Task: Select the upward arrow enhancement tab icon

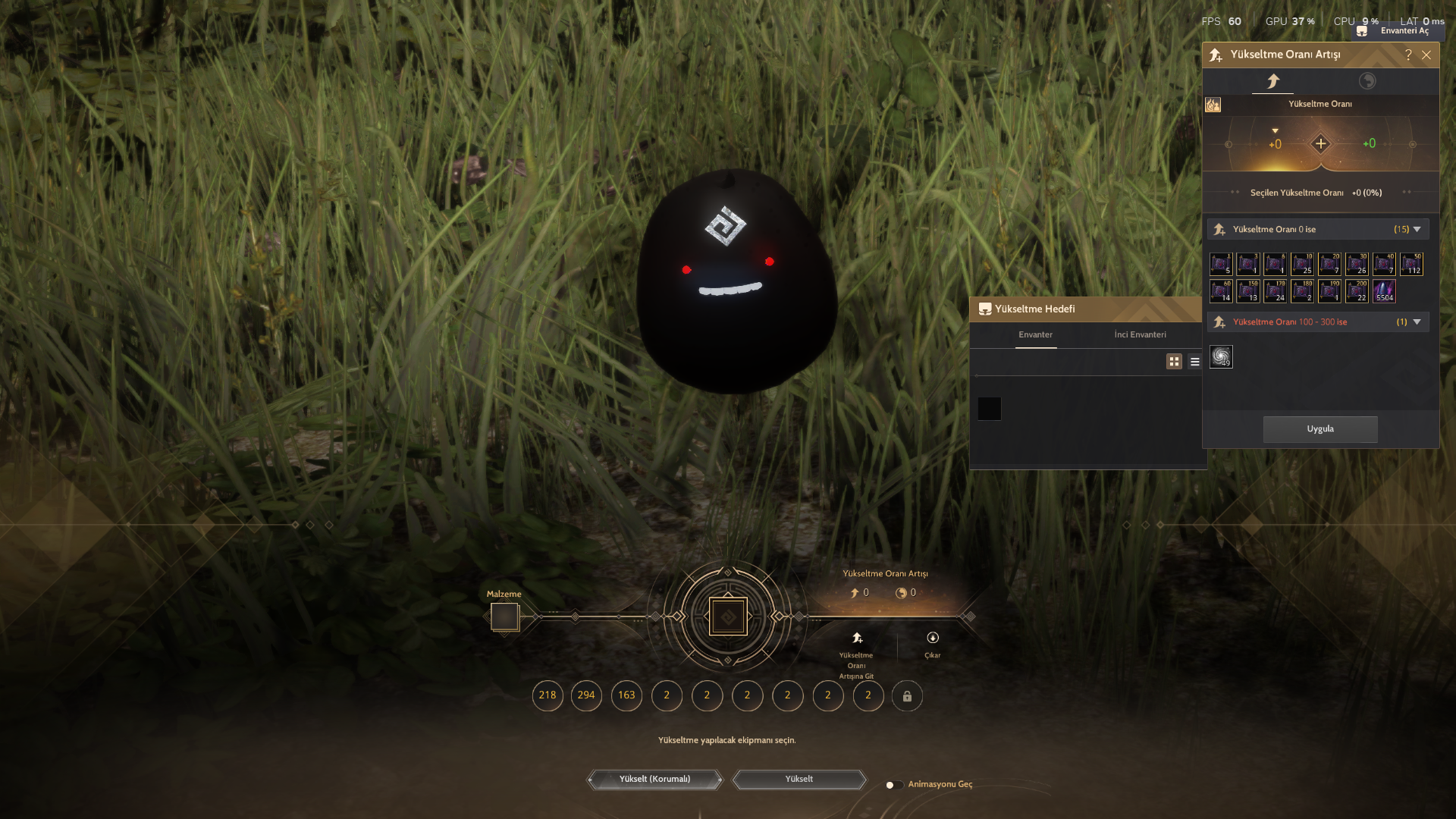Action: 1273,80
